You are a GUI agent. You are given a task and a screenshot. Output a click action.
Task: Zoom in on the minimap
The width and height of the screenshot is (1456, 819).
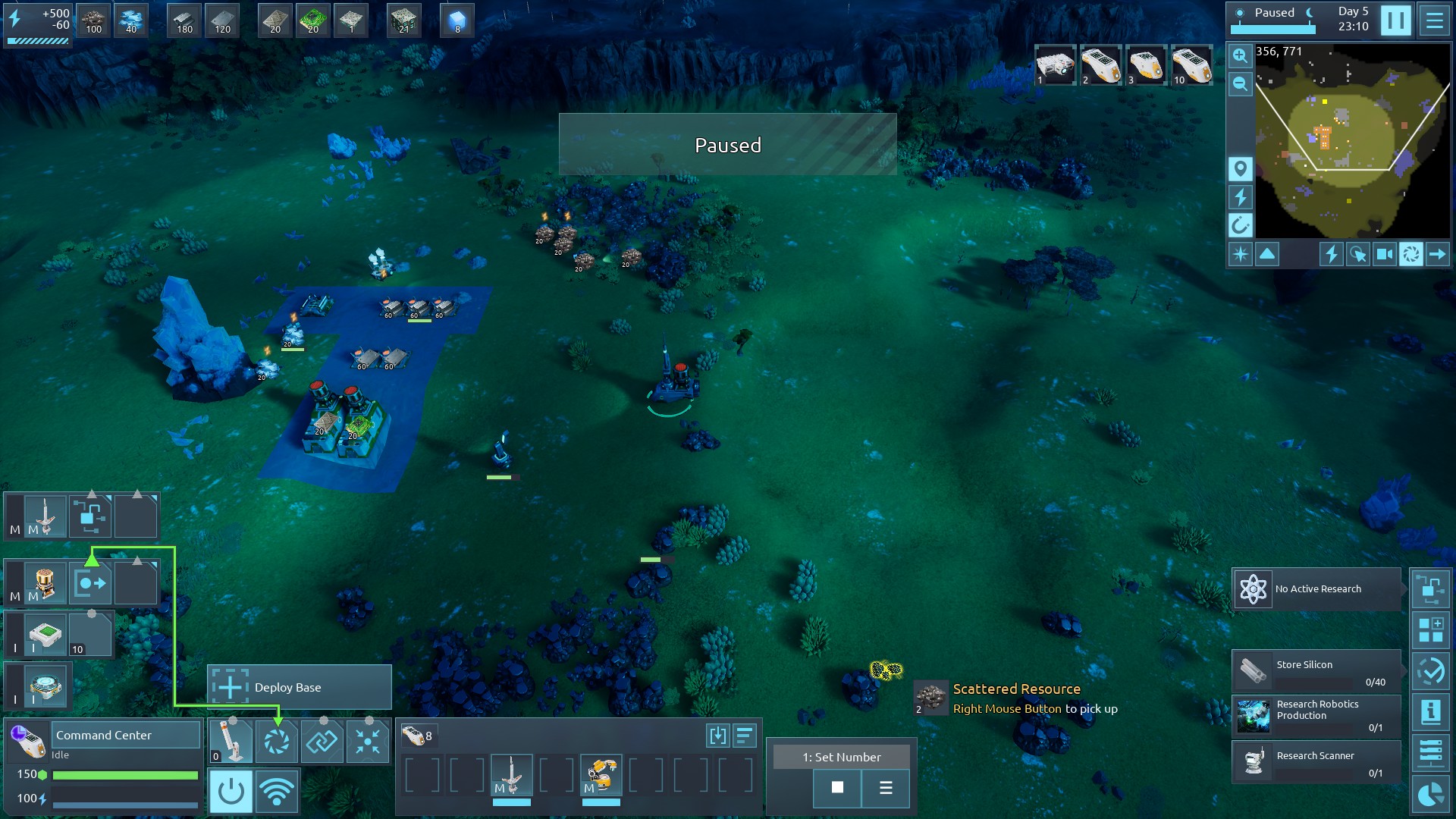(x=1240, y=55)
